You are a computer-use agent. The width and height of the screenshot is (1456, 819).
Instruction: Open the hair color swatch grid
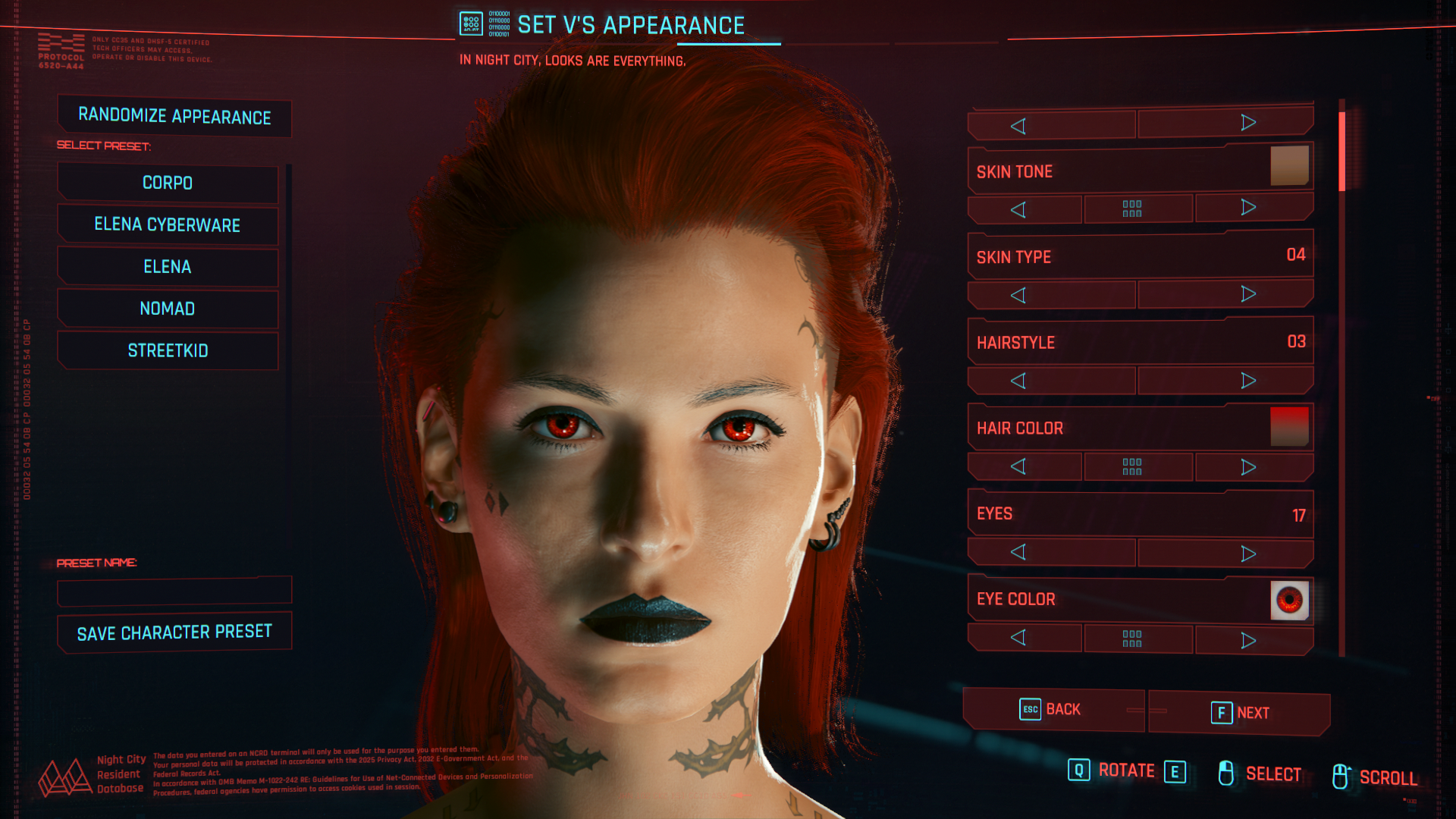(x=1131, y=466)
